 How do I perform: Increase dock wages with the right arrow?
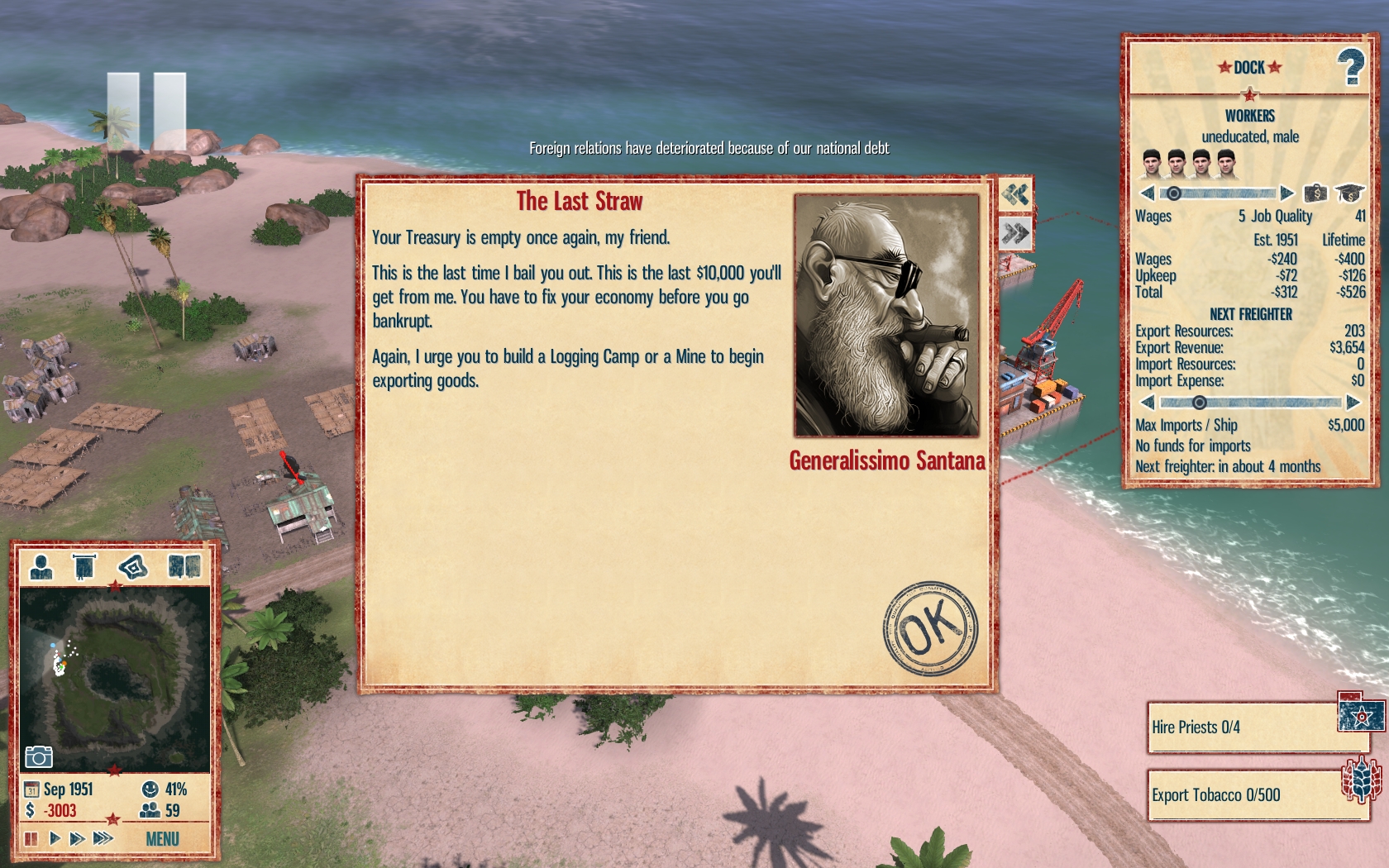(x=1286, y=193)
